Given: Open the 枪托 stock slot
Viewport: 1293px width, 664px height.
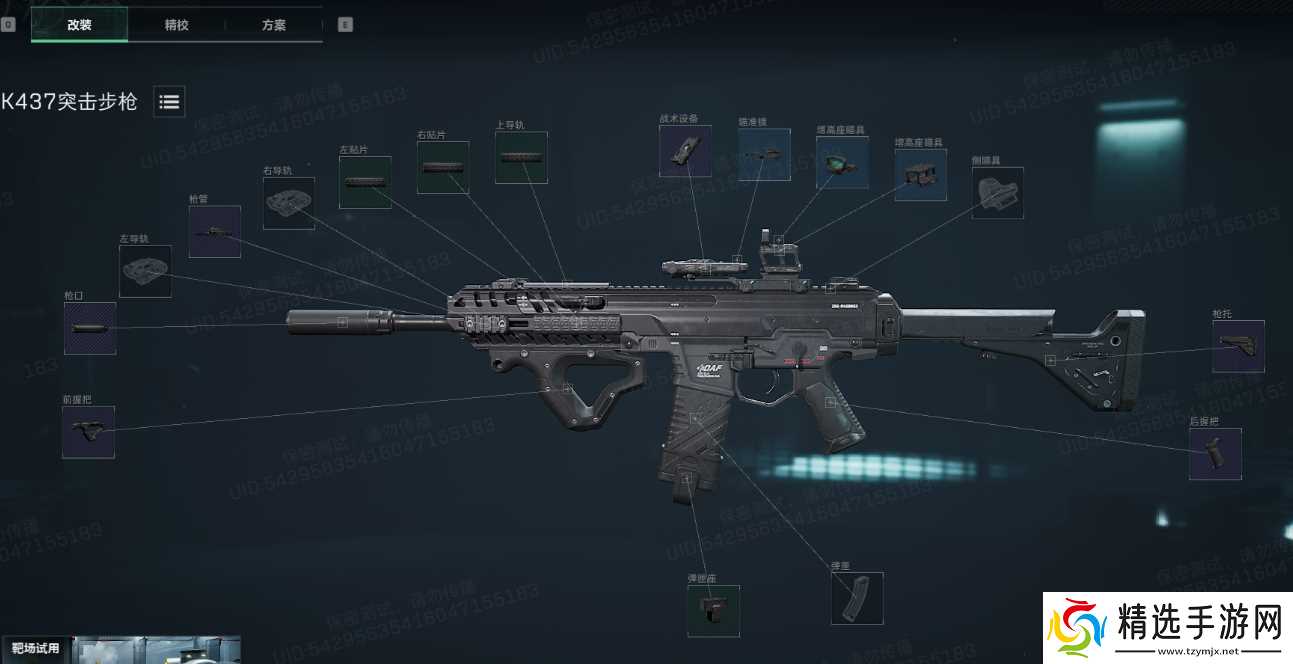Looking at the screenshot, I should tap(1238, 346).
